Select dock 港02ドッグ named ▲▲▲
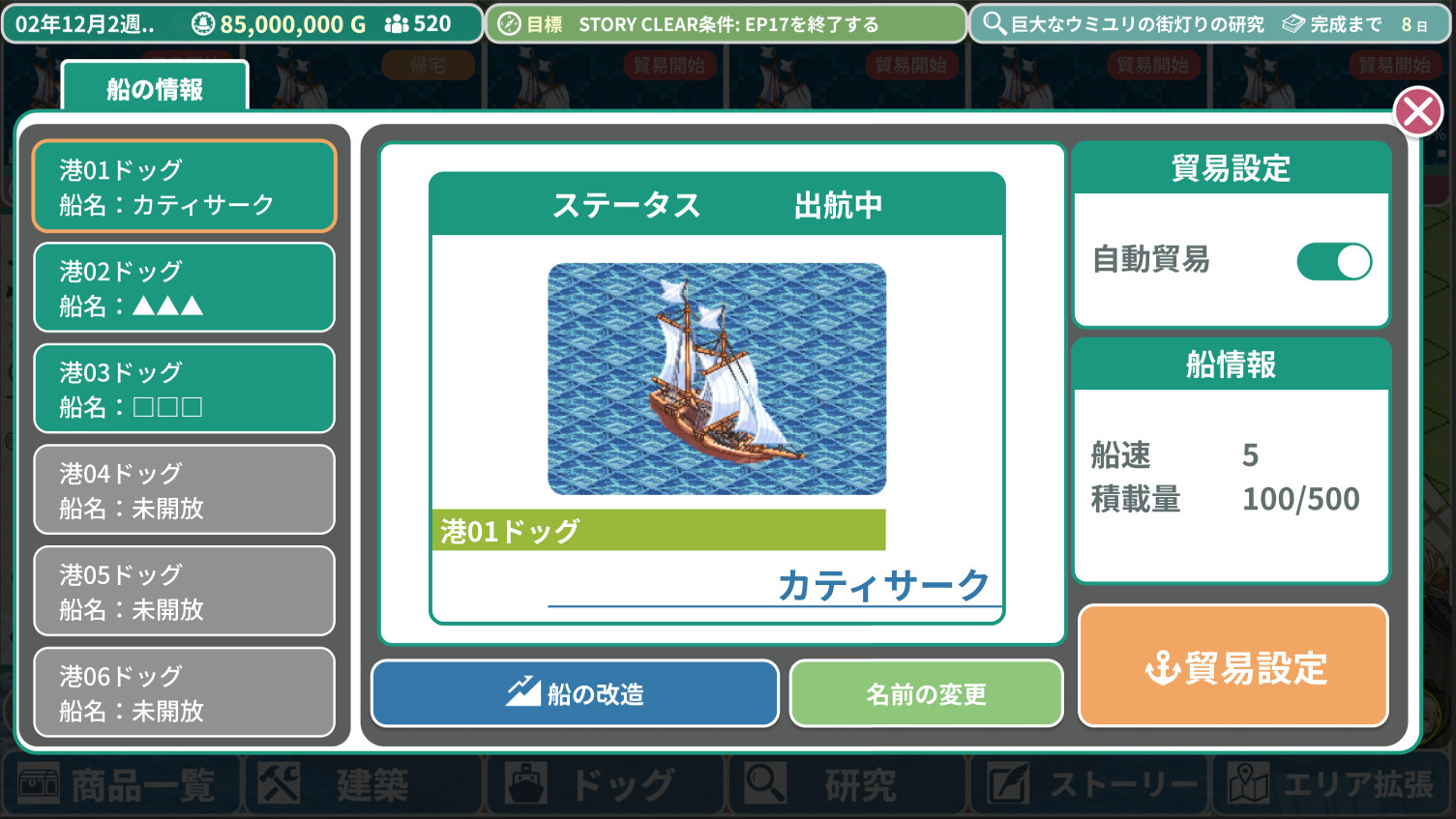Viewport: 1456px width, 819px height. [184, 287]
